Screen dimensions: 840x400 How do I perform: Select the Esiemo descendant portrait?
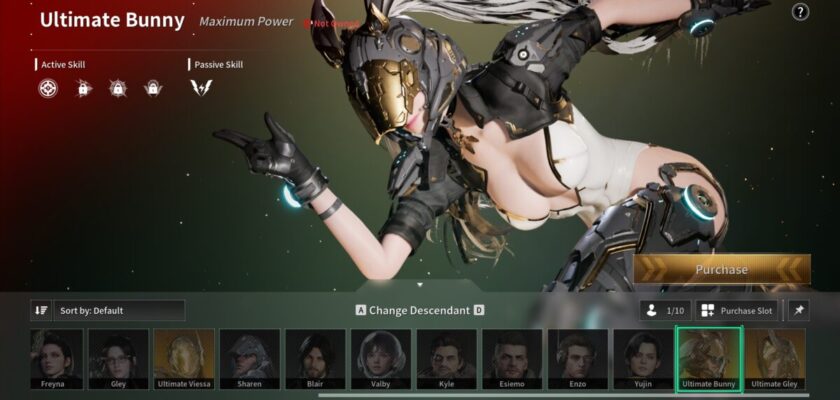pos(512,357)
